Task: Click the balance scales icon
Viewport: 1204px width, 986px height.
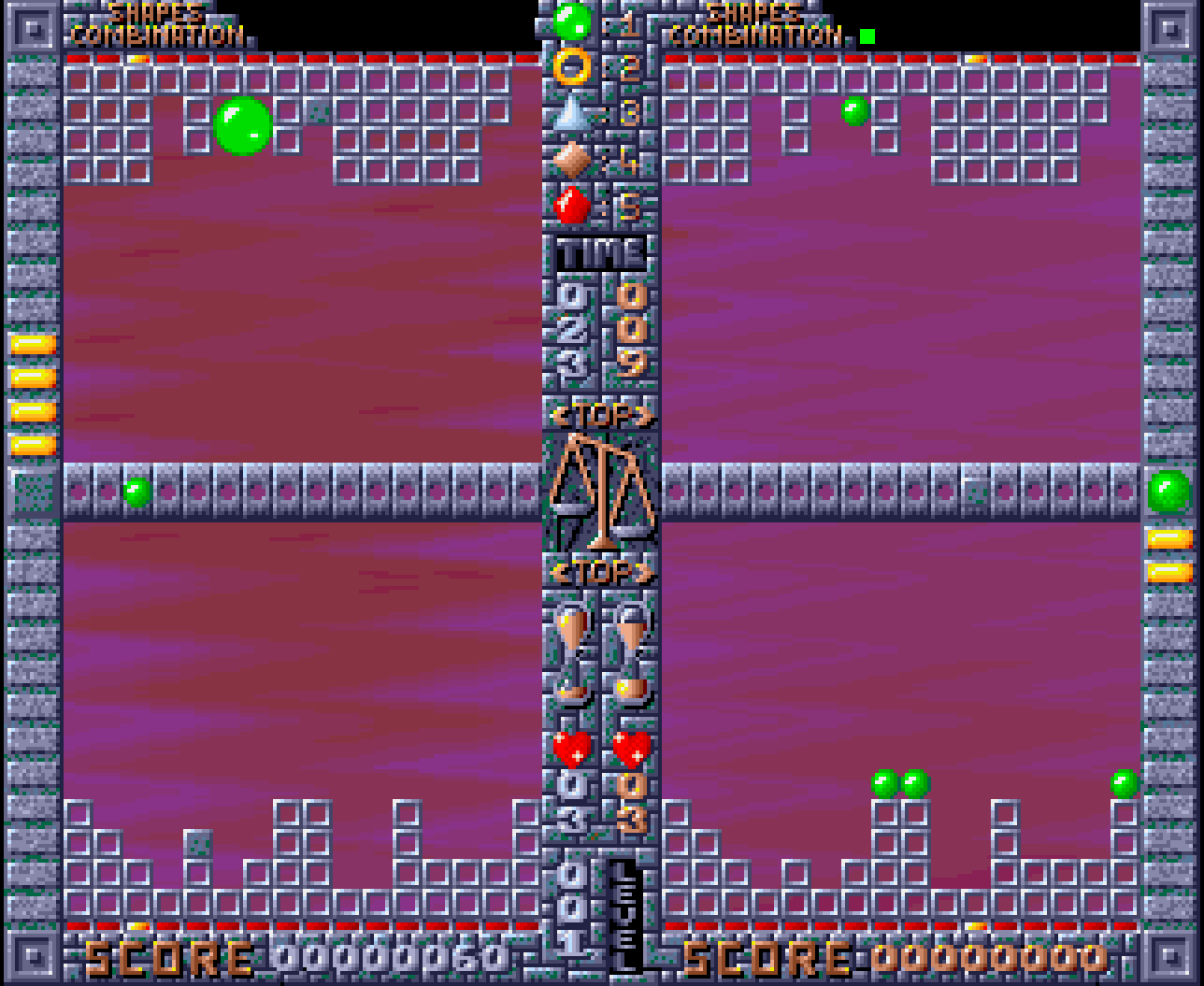Action: pos(601,491)
